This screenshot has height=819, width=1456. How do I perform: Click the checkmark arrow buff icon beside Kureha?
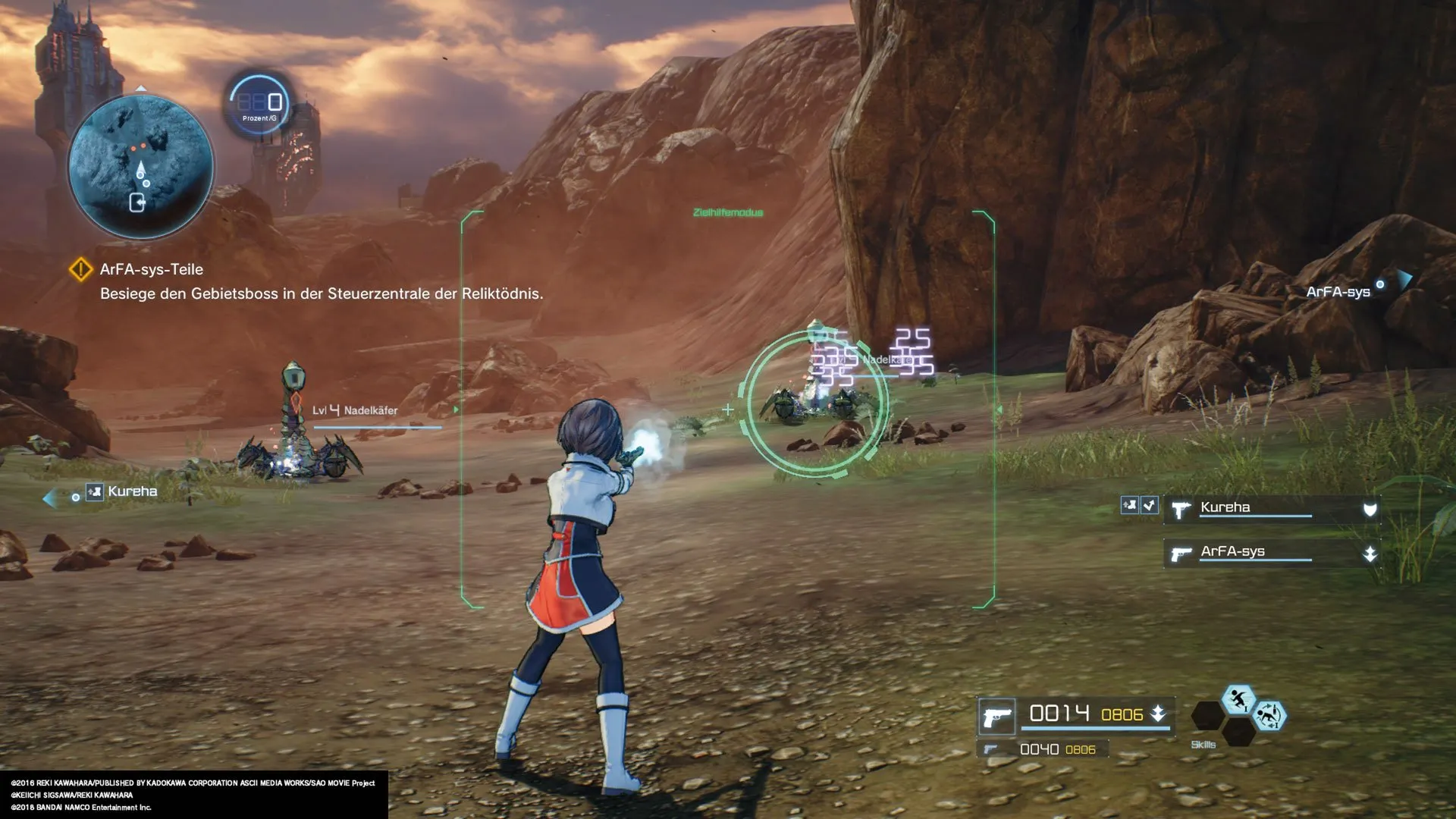1150,505
